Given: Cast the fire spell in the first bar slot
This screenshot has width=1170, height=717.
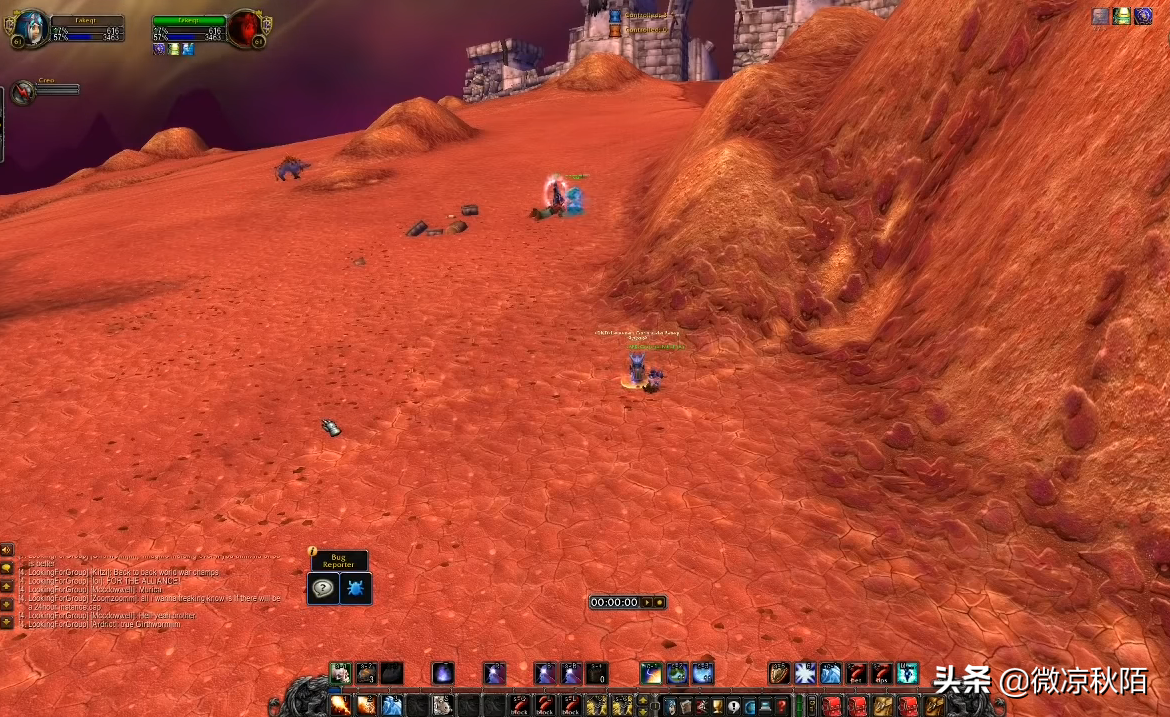Looking at the screenshot, I should click(x=341, y=705).
